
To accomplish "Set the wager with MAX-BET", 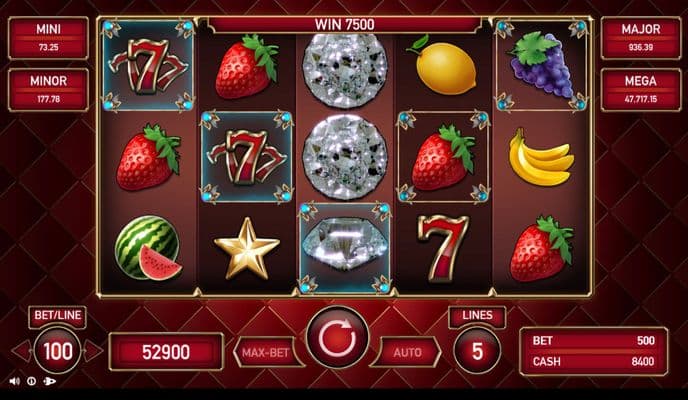I will coord(265,352).
